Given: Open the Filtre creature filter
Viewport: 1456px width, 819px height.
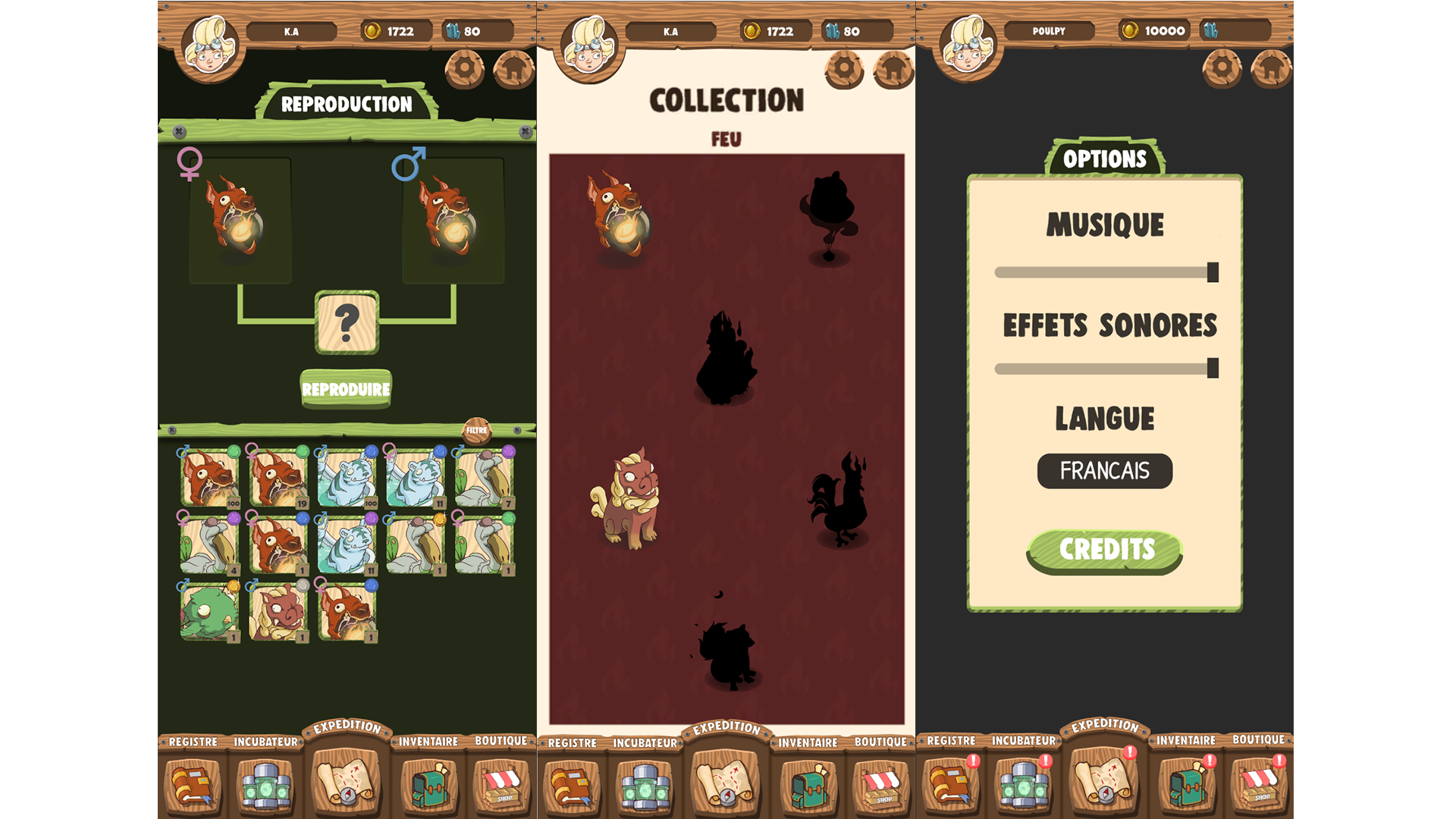Looking at the screenshot, I should tap(476, 431).
